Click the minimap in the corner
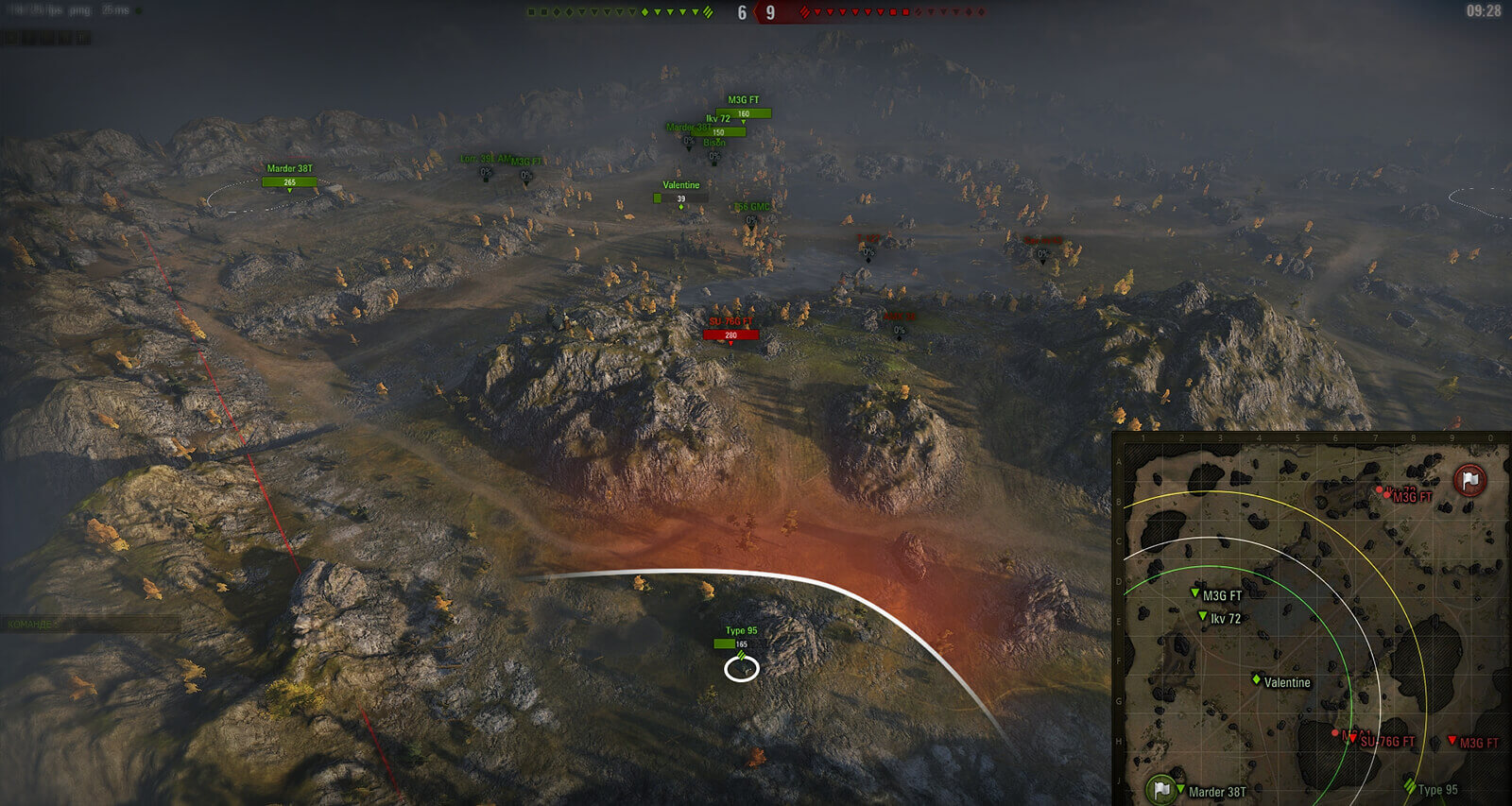Image resolution: width=1512 pixels, height=806 pixels. 1312,620
